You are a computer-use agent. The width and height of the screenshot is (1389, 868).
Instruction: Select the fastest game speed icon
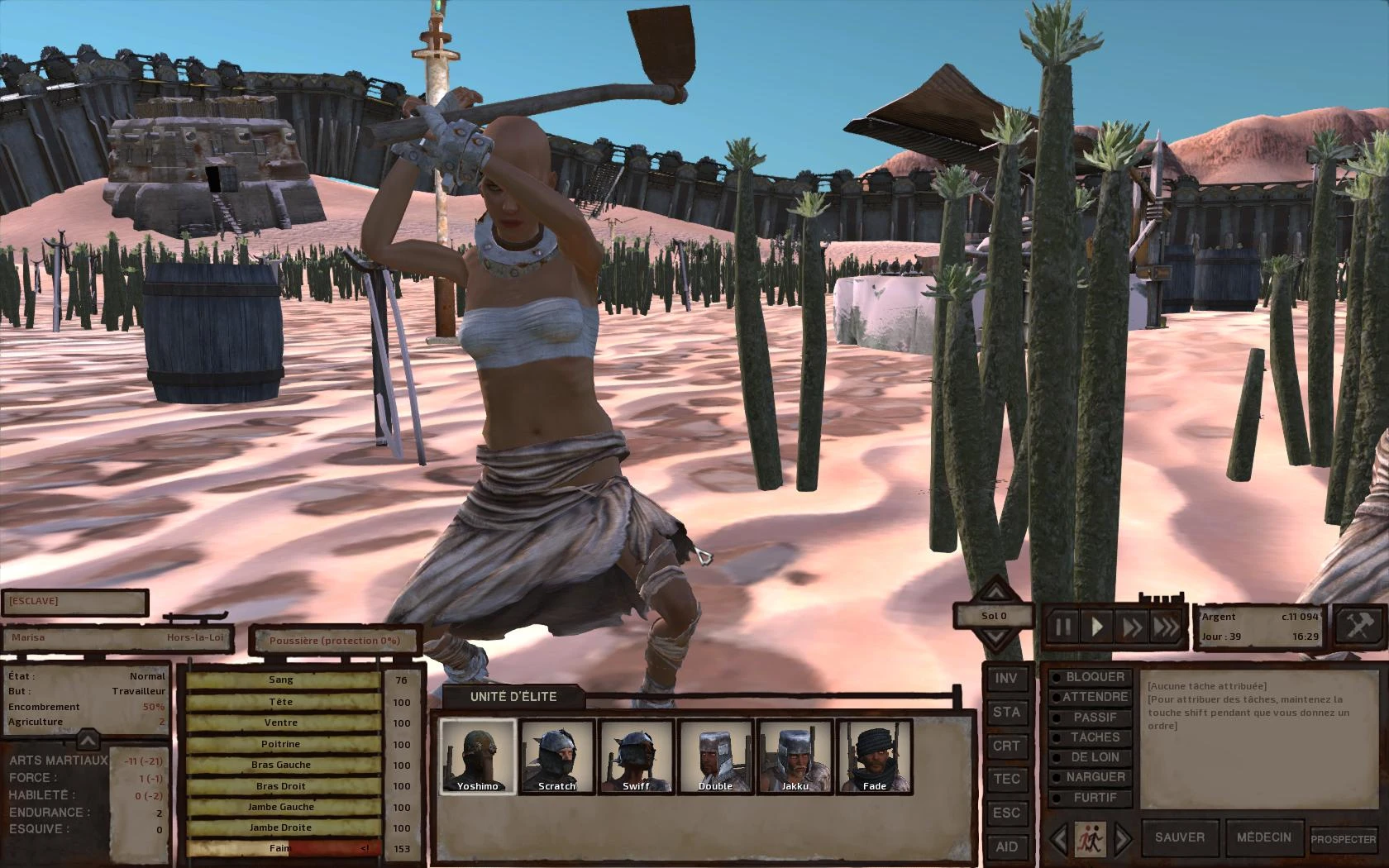[x=1166, y=626]
